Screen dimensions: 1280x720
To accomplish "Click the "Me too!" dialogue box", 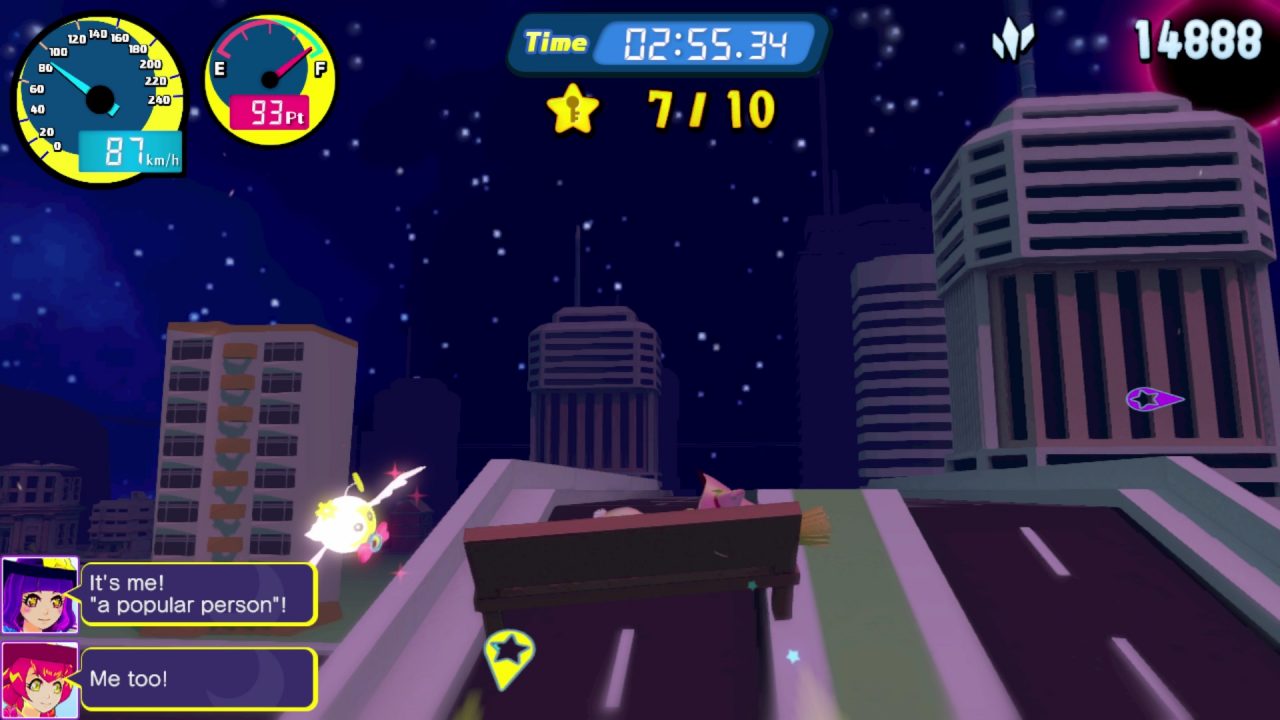I will [x=198, y=679].
